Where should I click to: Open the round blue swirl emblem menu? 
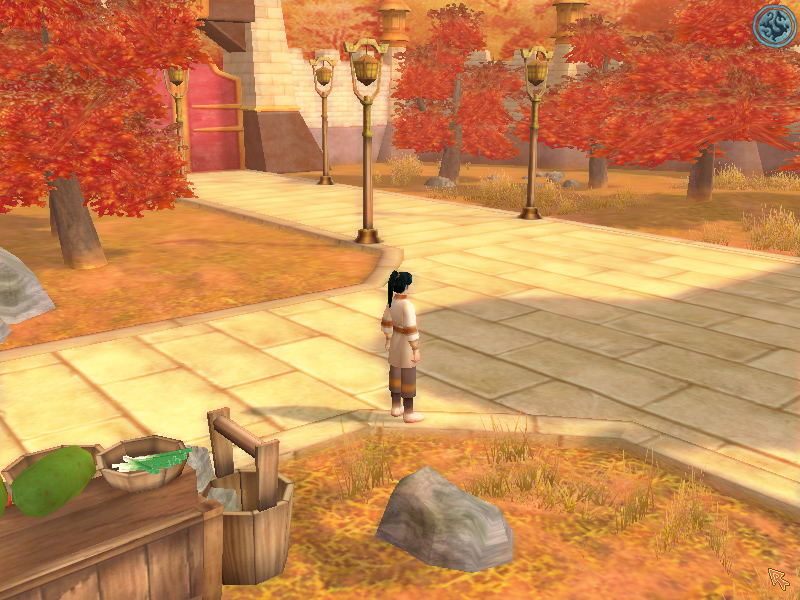(x=773, y=26)
